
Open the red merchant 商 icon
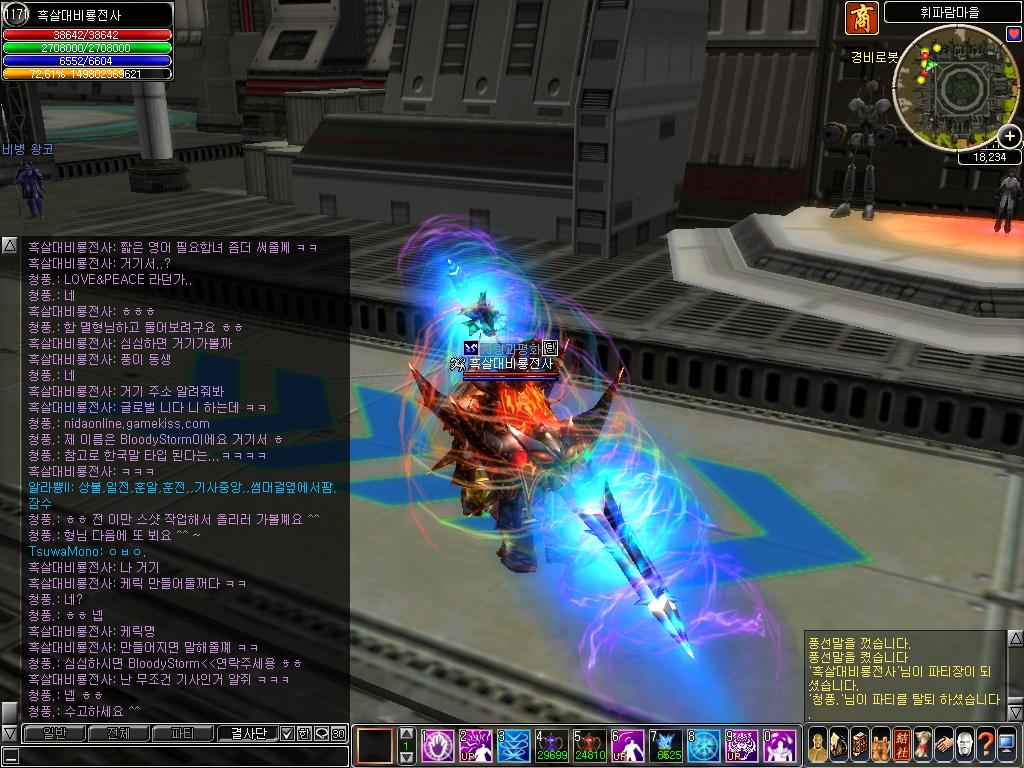tap(861, 18)
